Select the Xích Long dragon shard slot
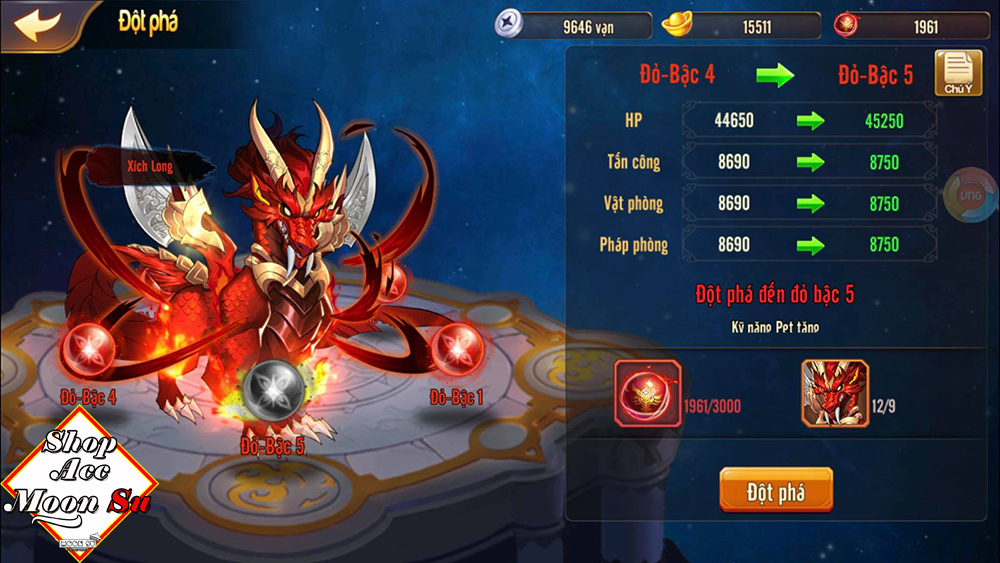Screen dimensions: 1000x563 pos(835,394)
